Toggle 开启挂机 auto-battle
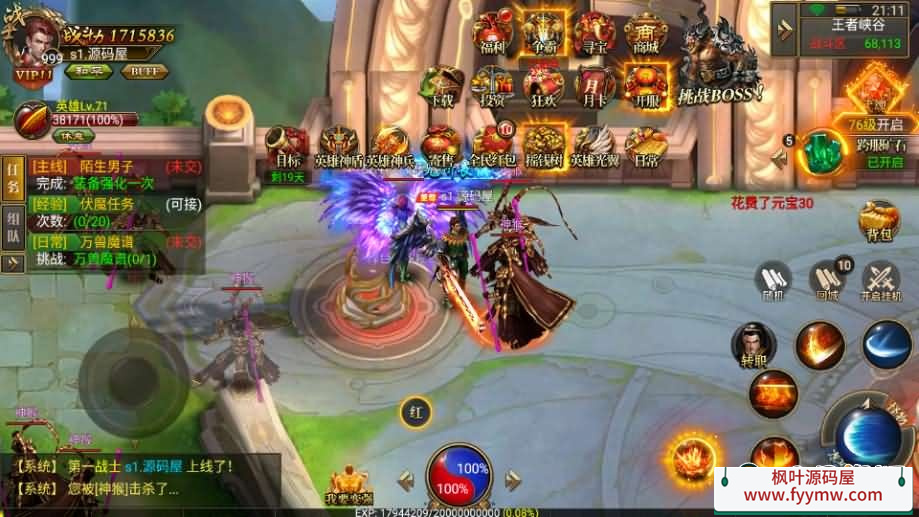 [881, 282]
